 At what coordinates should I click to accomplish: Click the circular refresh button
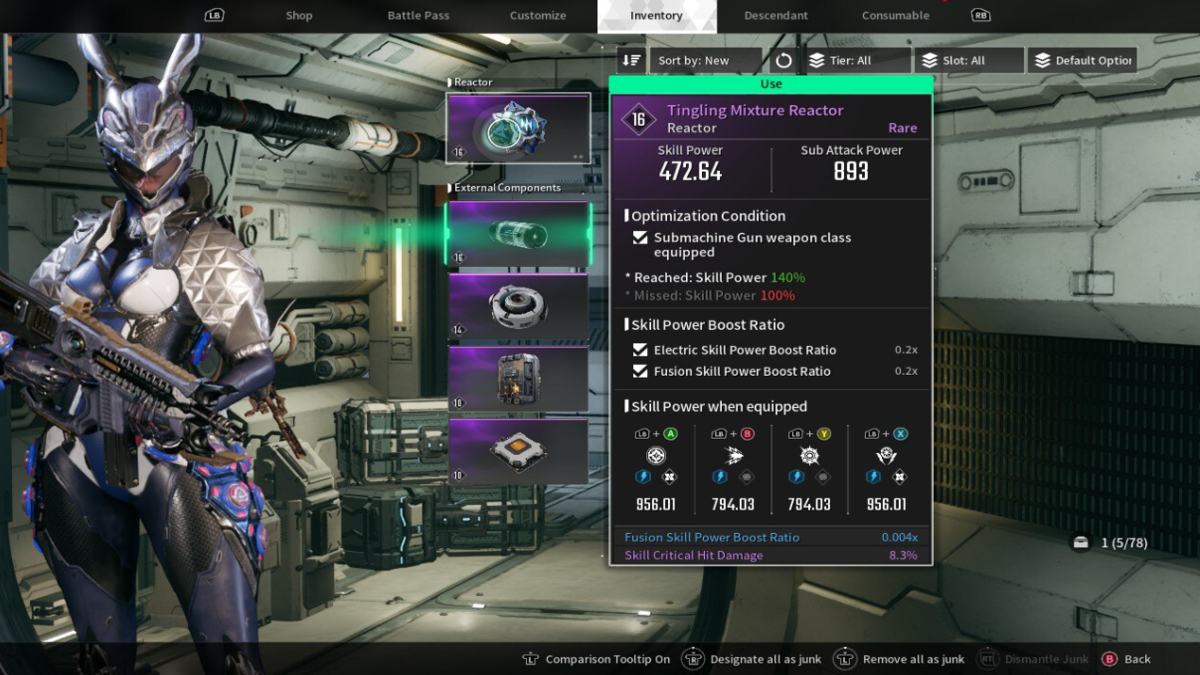tap(784, 61)
